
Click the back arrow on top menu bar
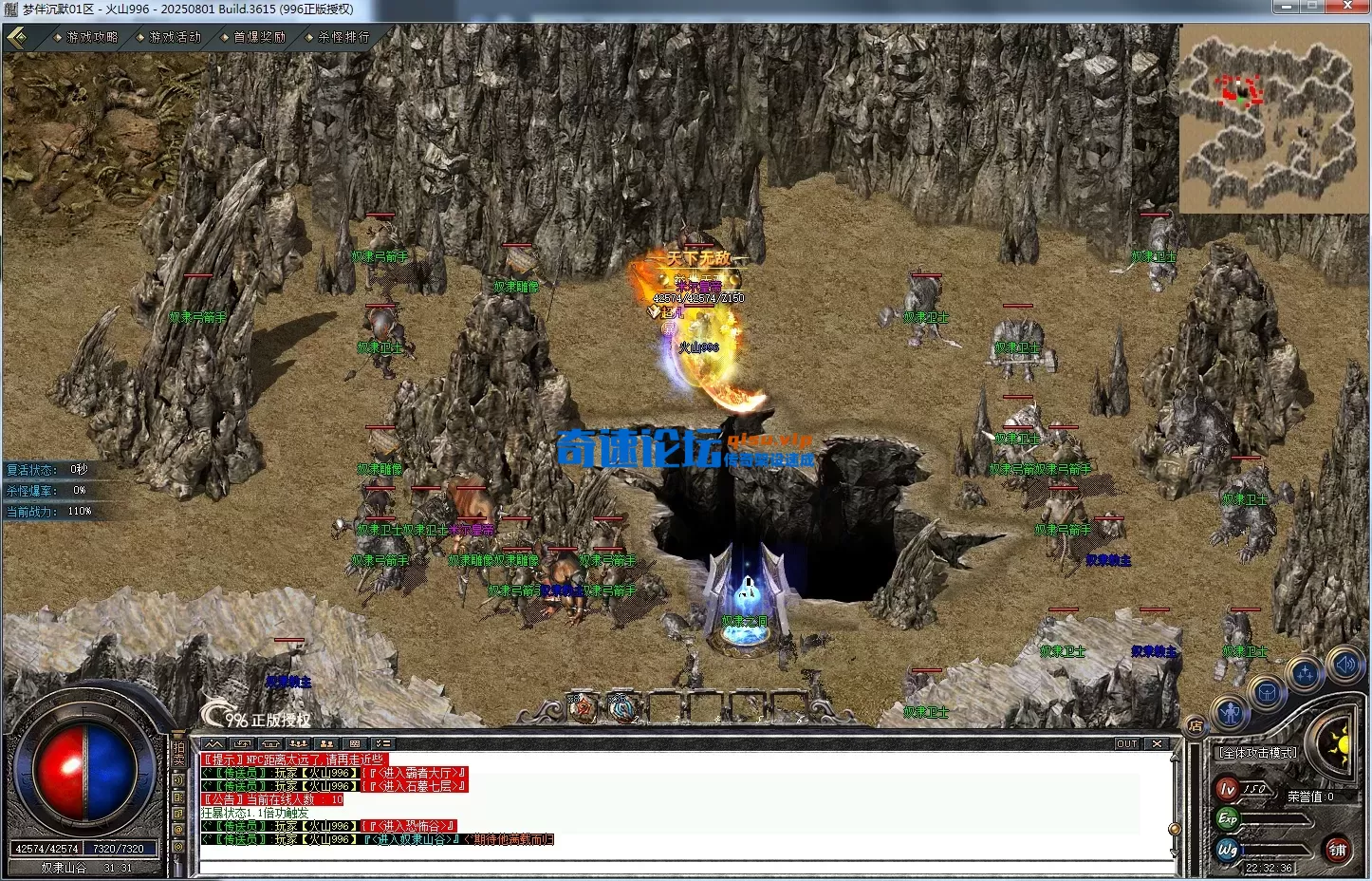pyautogui.click(x=16, y=37)
